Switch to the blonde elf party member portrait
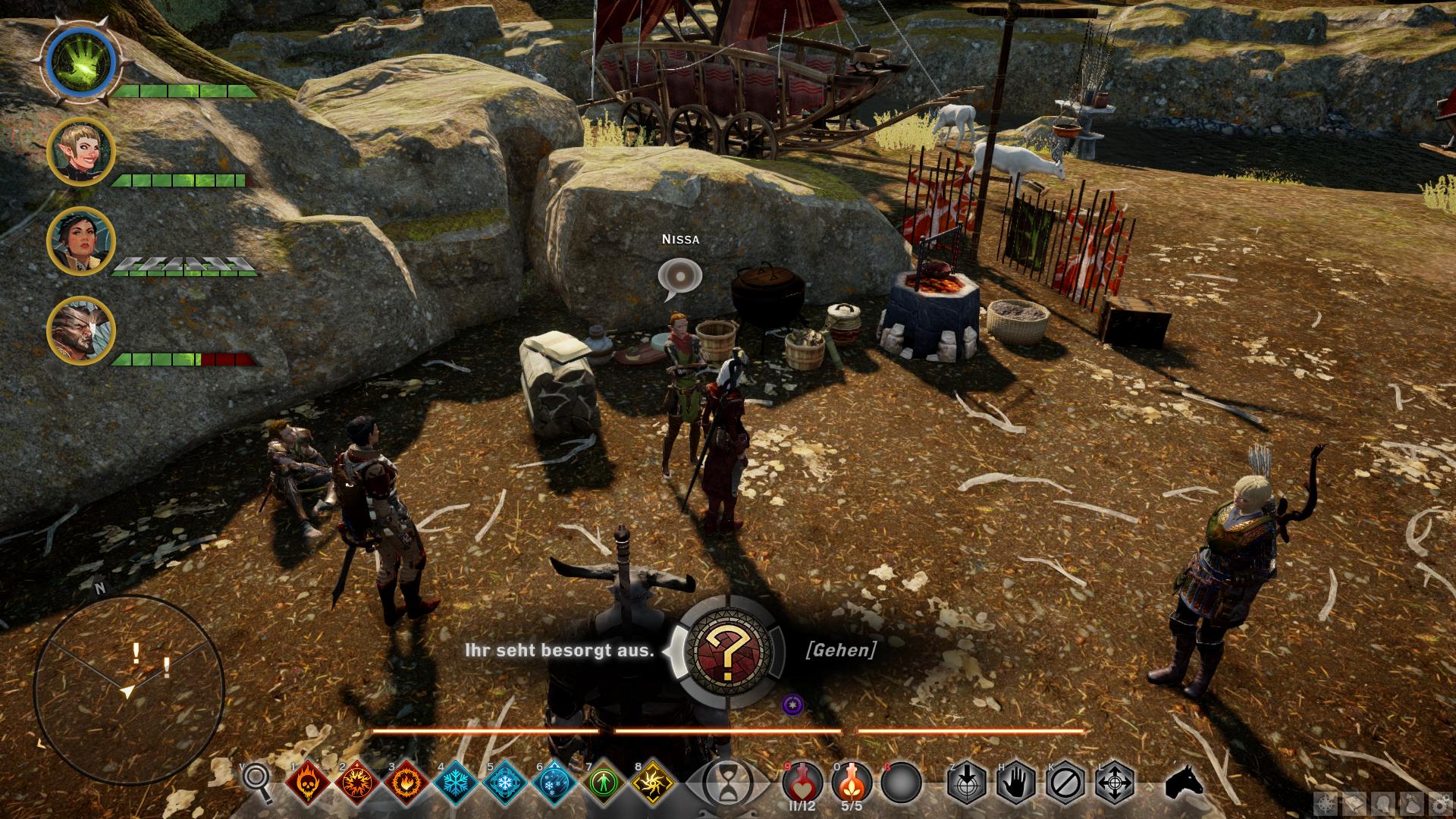 pos(81,152)
